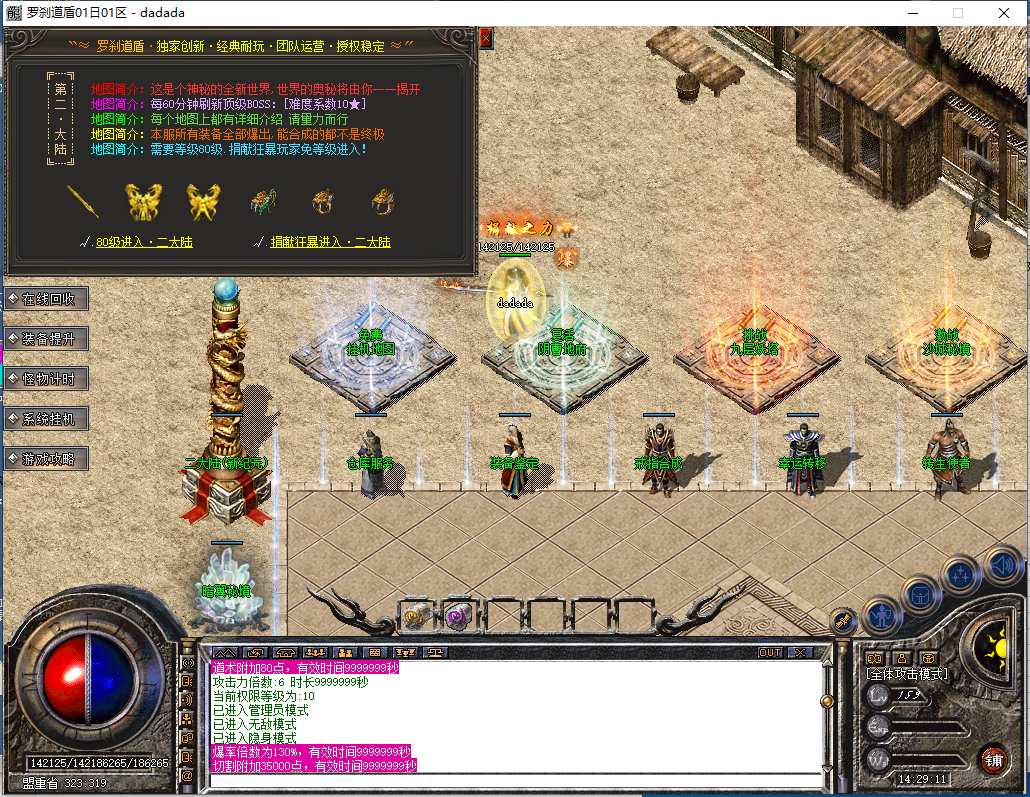Open the 在线回收 menu
1030x797 pixels.
[47, 298]
